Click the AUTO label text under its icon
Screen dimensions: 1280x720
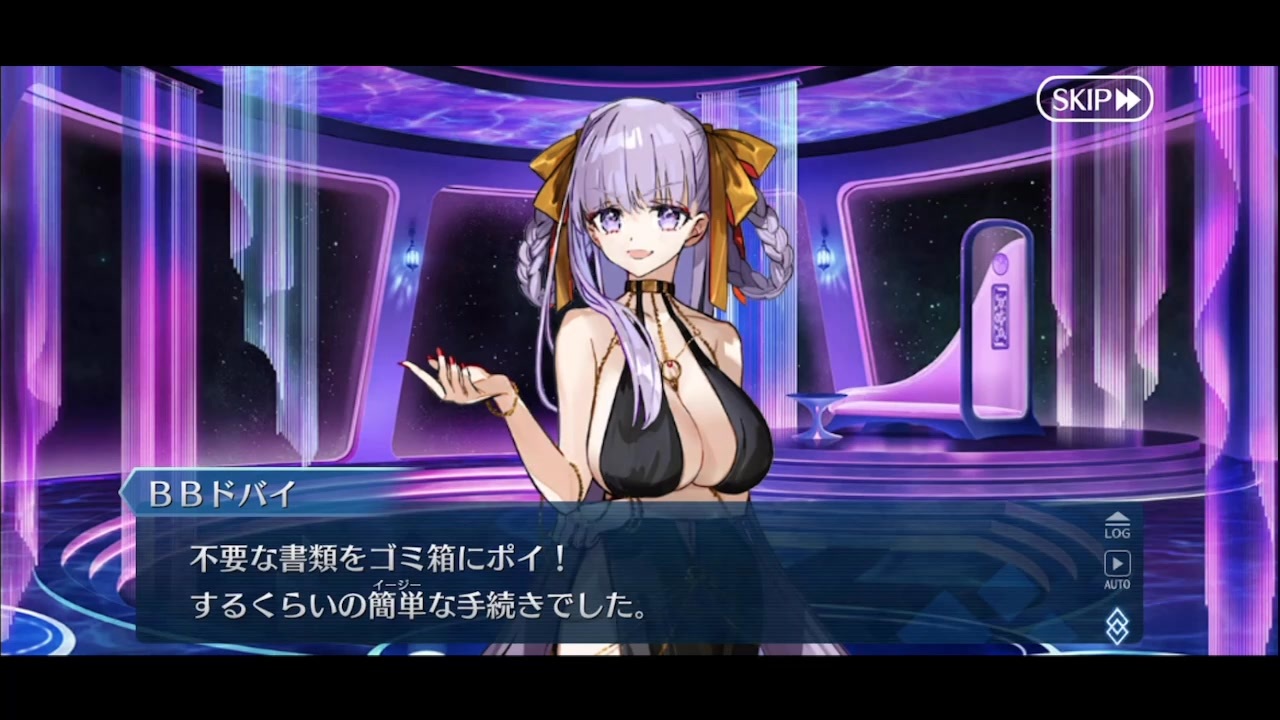1117,584
